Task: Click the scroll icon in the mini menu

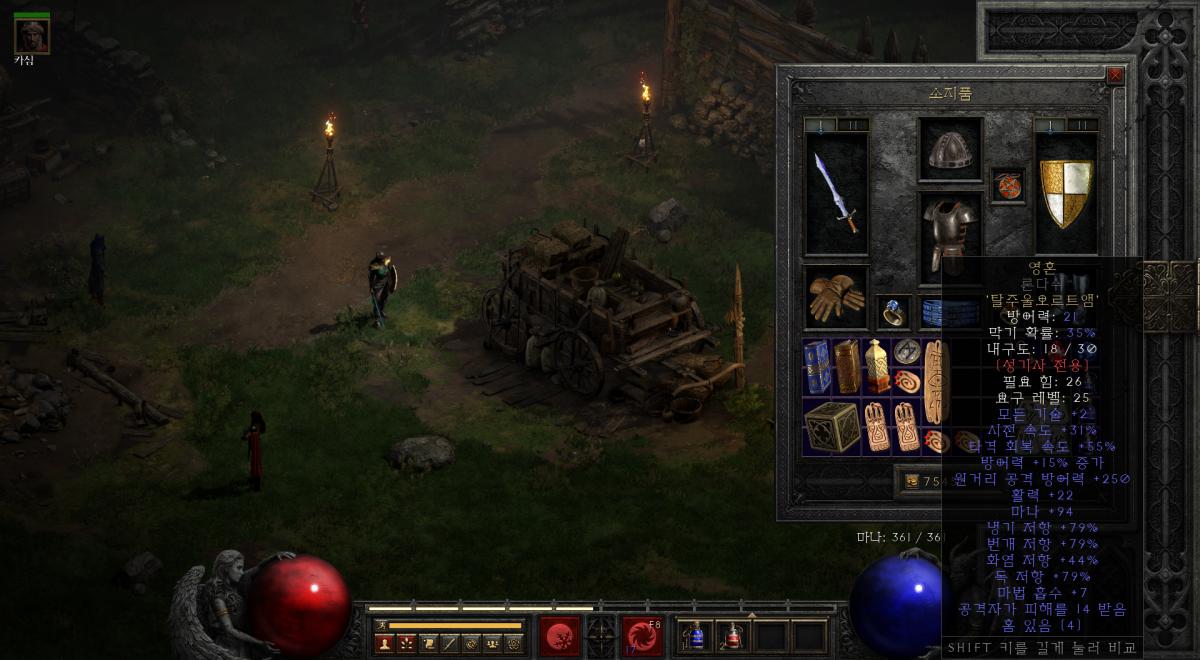Action: (x=428, y=643)
